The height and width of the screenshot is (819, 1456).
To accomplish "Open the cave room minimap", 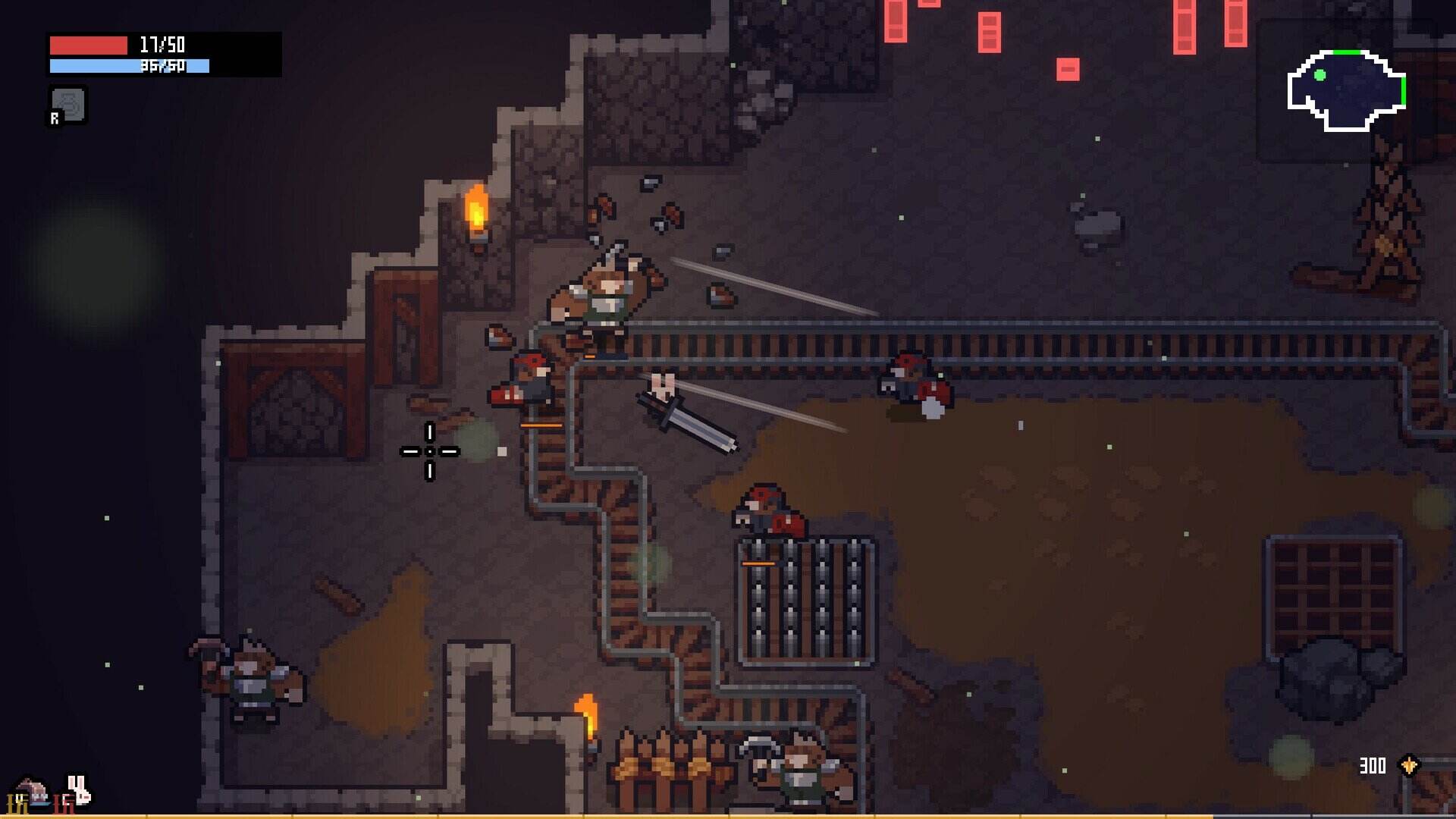I will 1346,90.
